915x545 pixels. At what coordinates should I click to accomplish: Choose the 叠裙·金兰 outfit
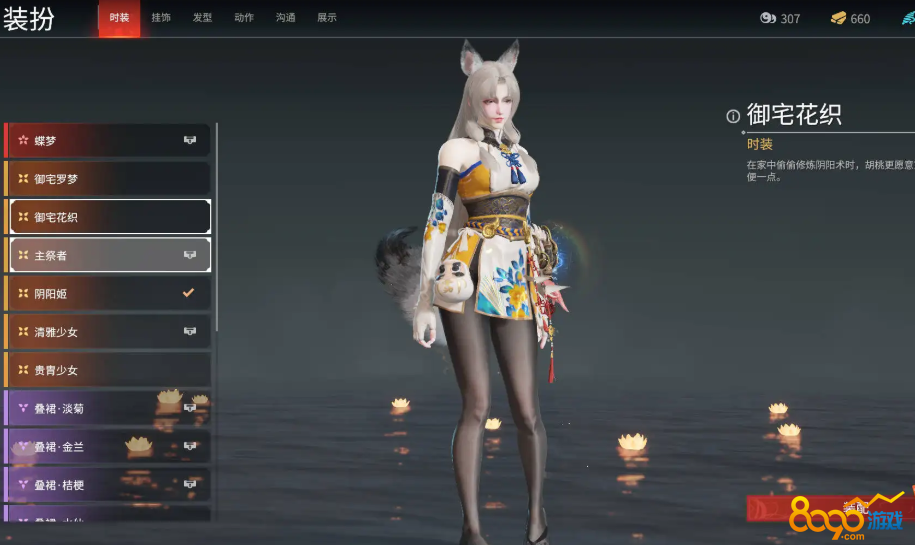coord(109,446)
